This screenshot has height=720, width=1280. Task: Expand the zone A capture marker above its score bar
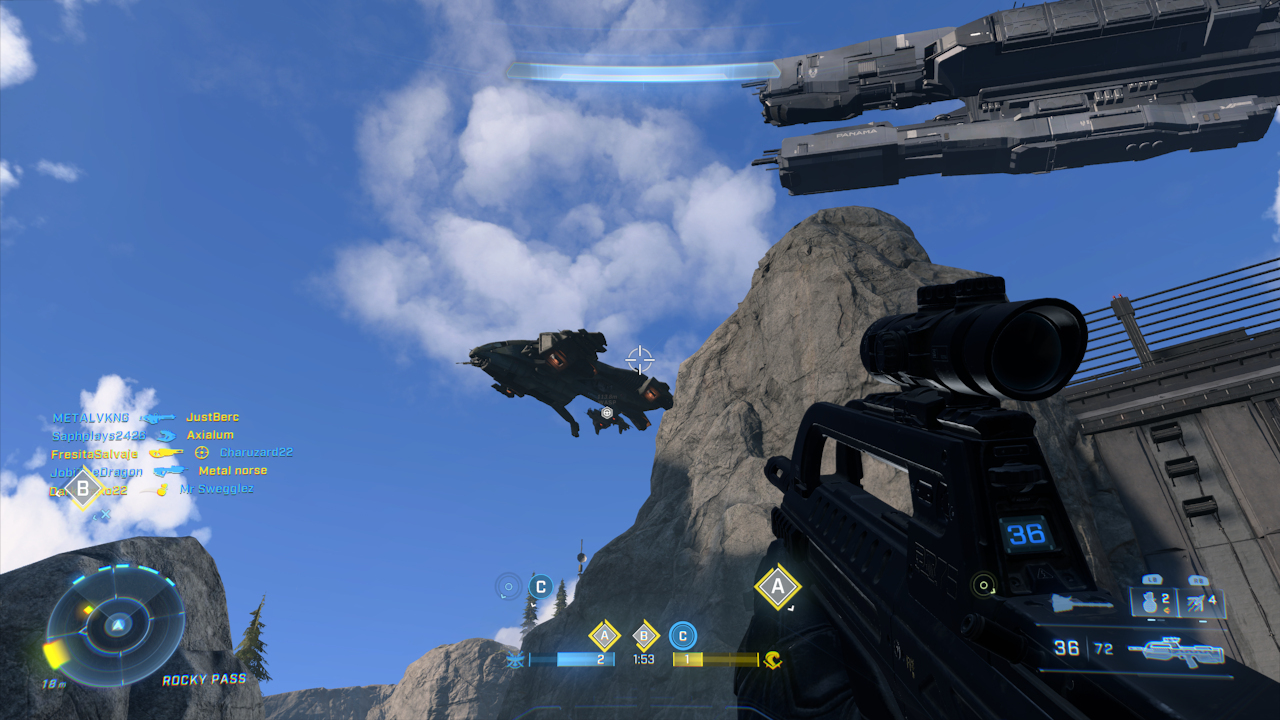tap(604, 635)
